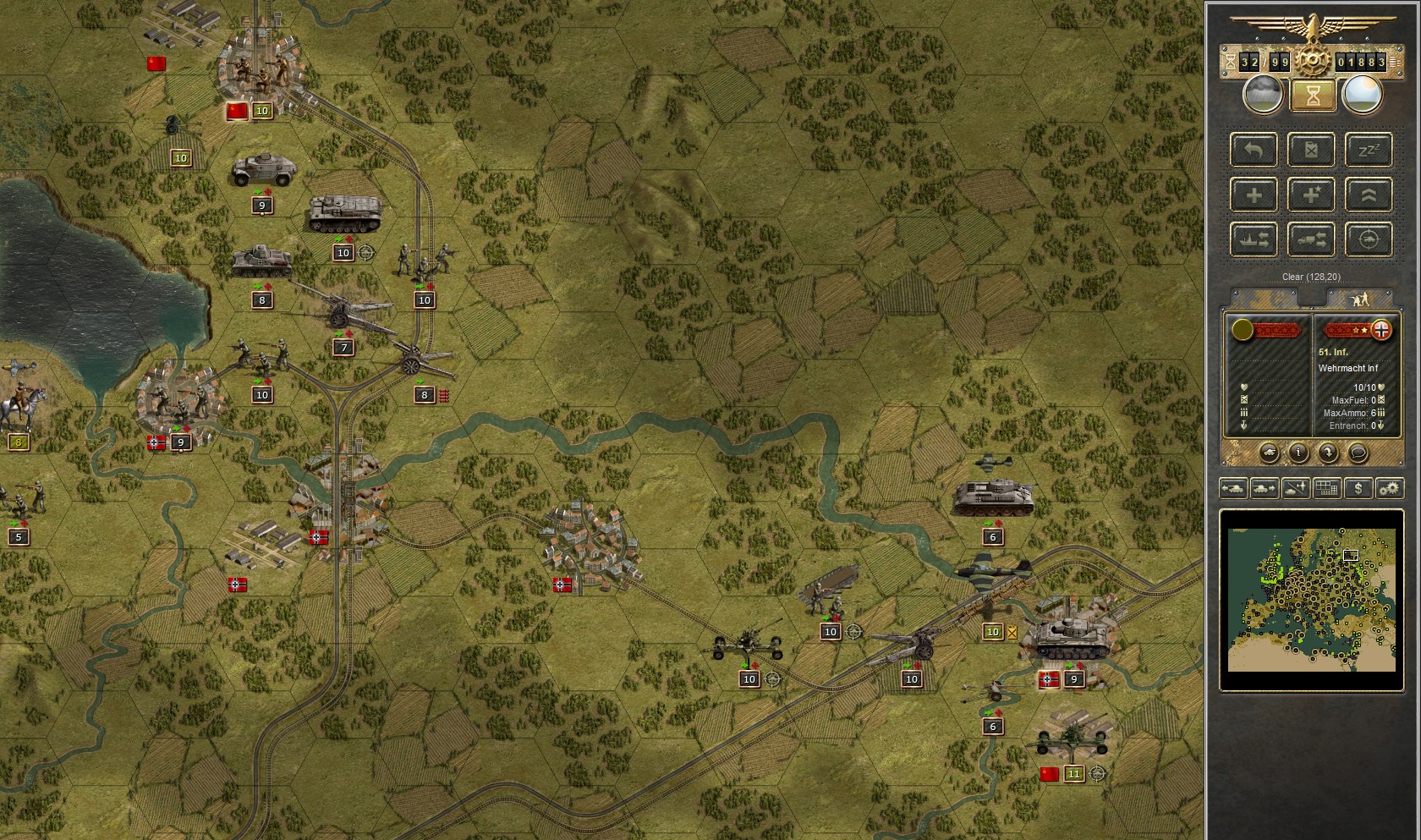Request standard replacements for the unit
The height and width of the screenshot is (840, 1421).
[1254, 195]
